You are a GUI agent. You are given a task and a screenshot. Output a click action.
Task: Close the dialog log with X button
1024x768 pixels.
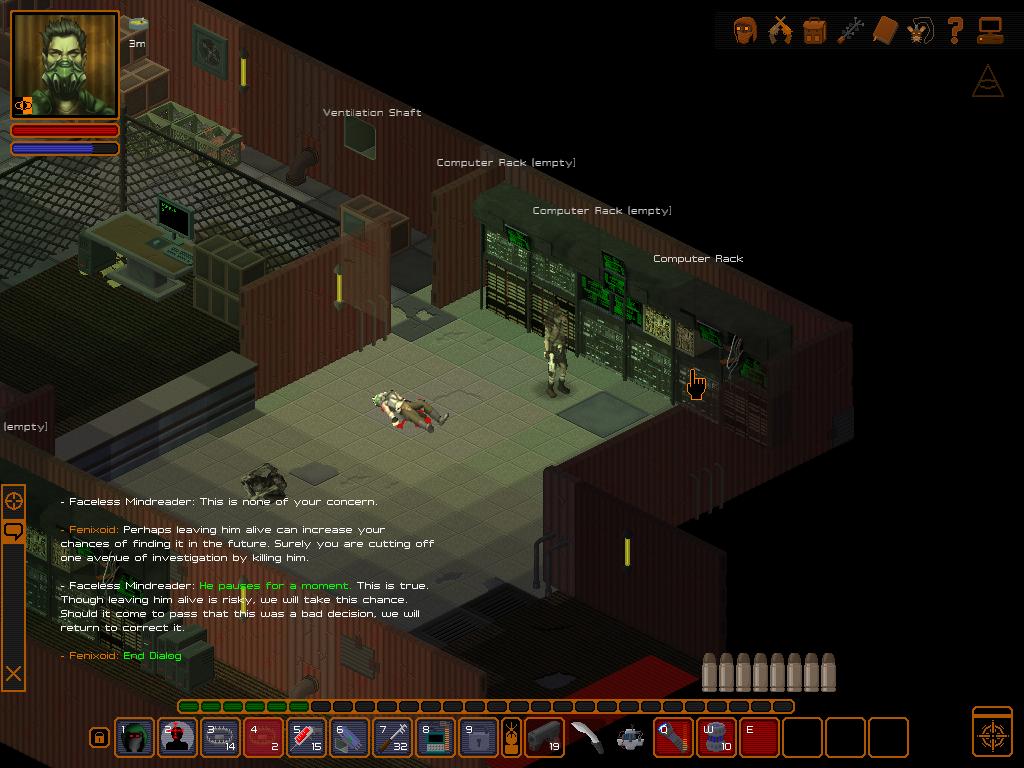pos(14,674)
